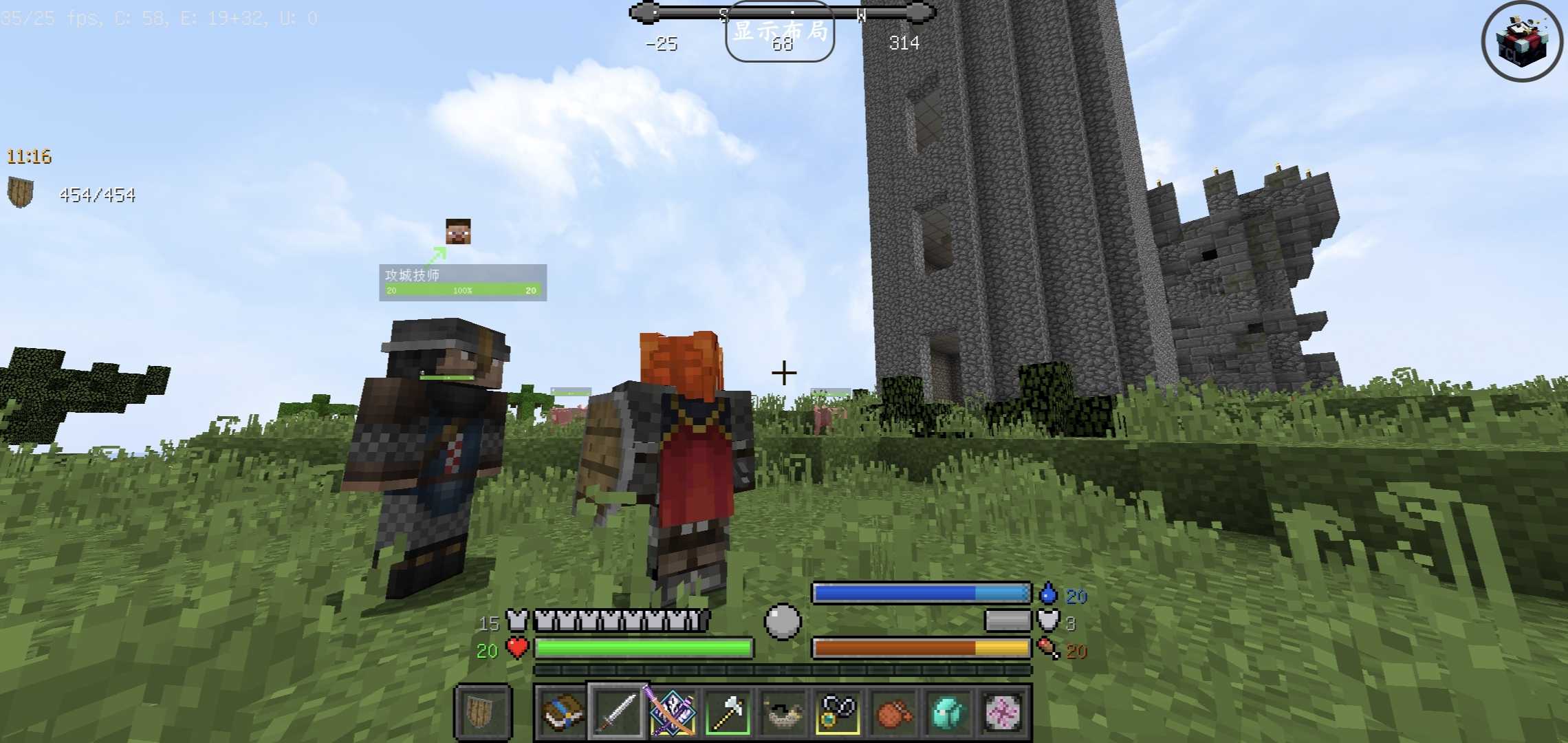Pick the cyan gem hotbar slot
This screenshot has width=1568, height=743.
tap(948, 713)
